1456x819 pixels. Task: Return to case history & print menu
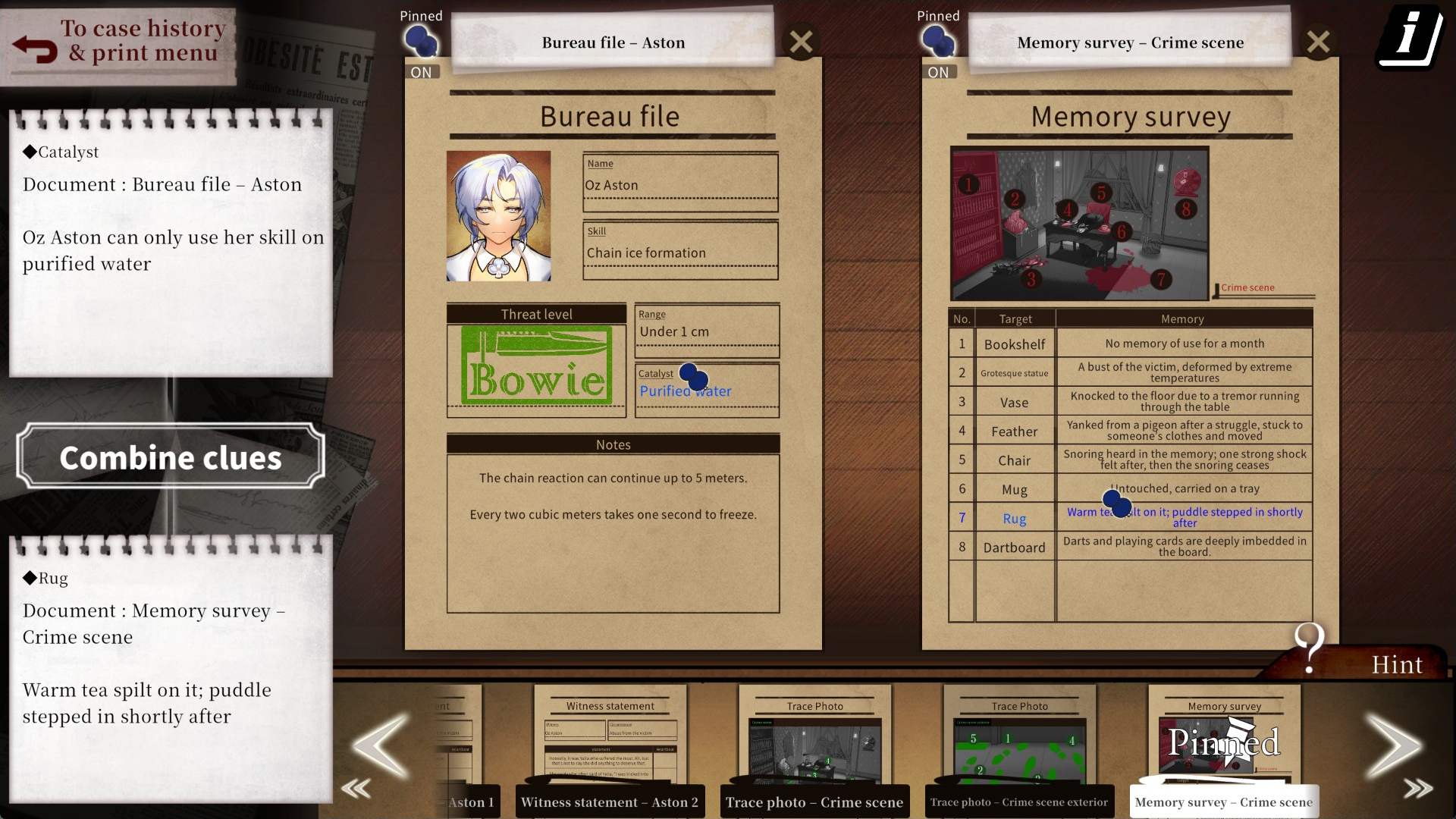pos(120,44)
